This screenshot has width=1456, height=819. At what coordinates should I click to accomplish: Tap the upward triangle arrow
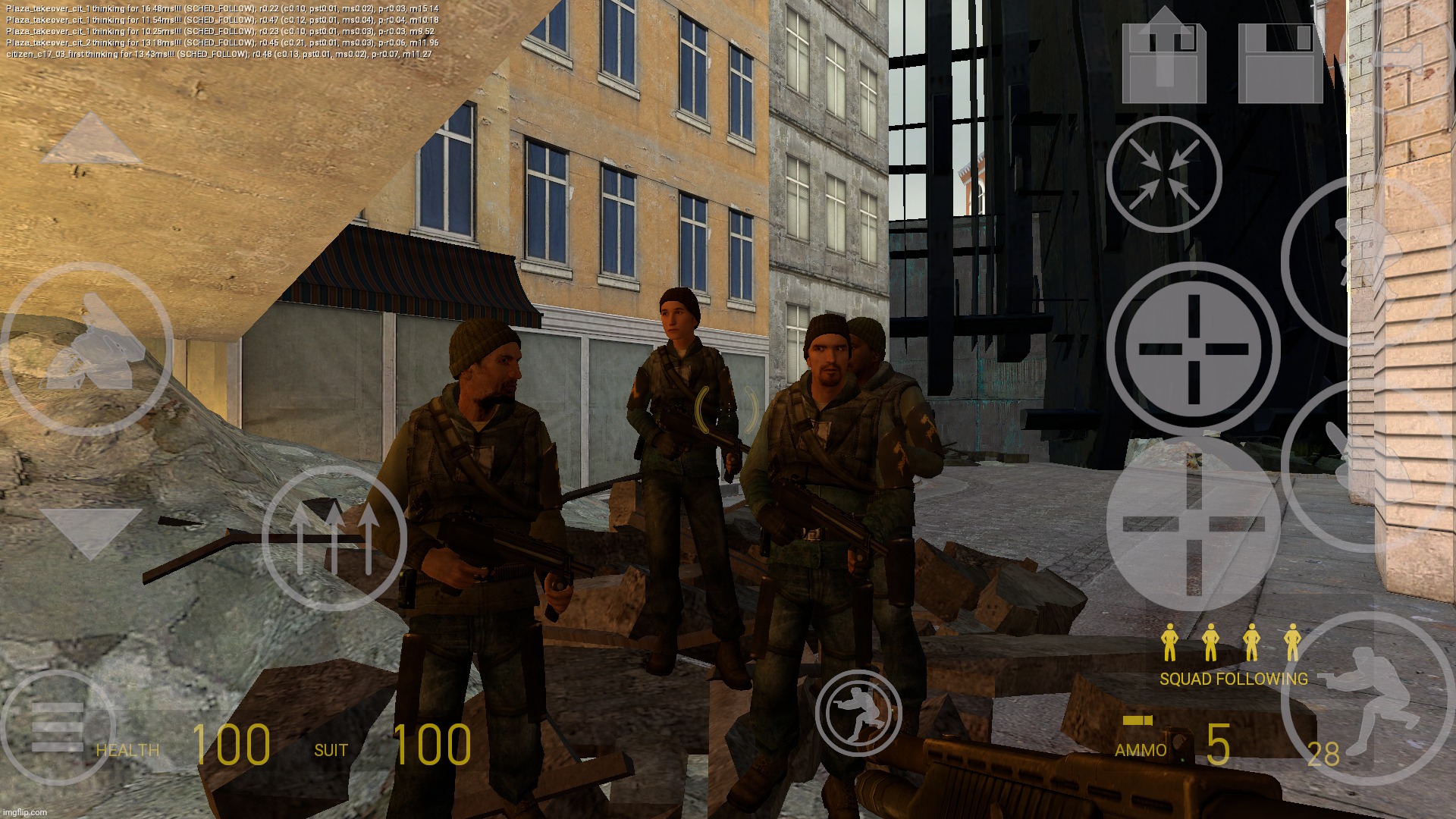click(91, 140)
